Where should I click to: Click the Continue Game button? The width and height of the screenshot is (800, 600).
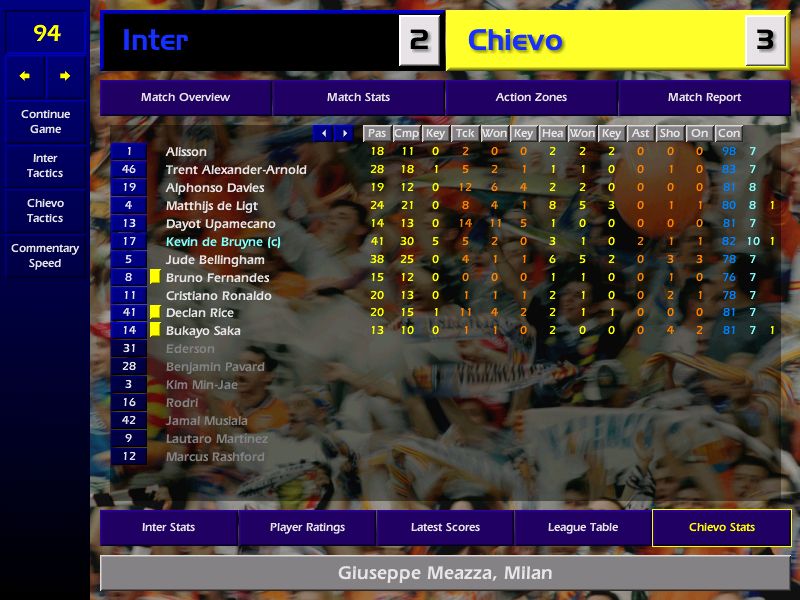pos(45,121)
